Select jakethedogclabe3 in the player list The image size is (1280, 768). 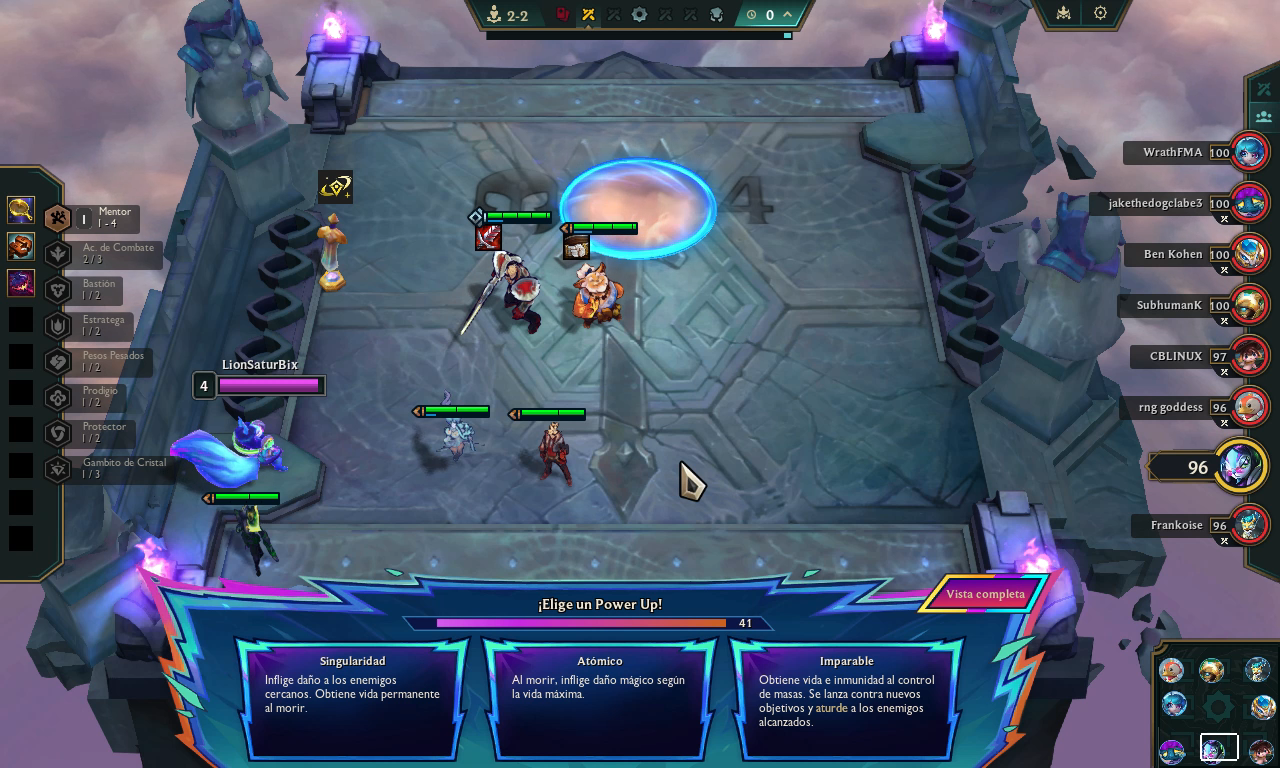(x=1248, y=204)
